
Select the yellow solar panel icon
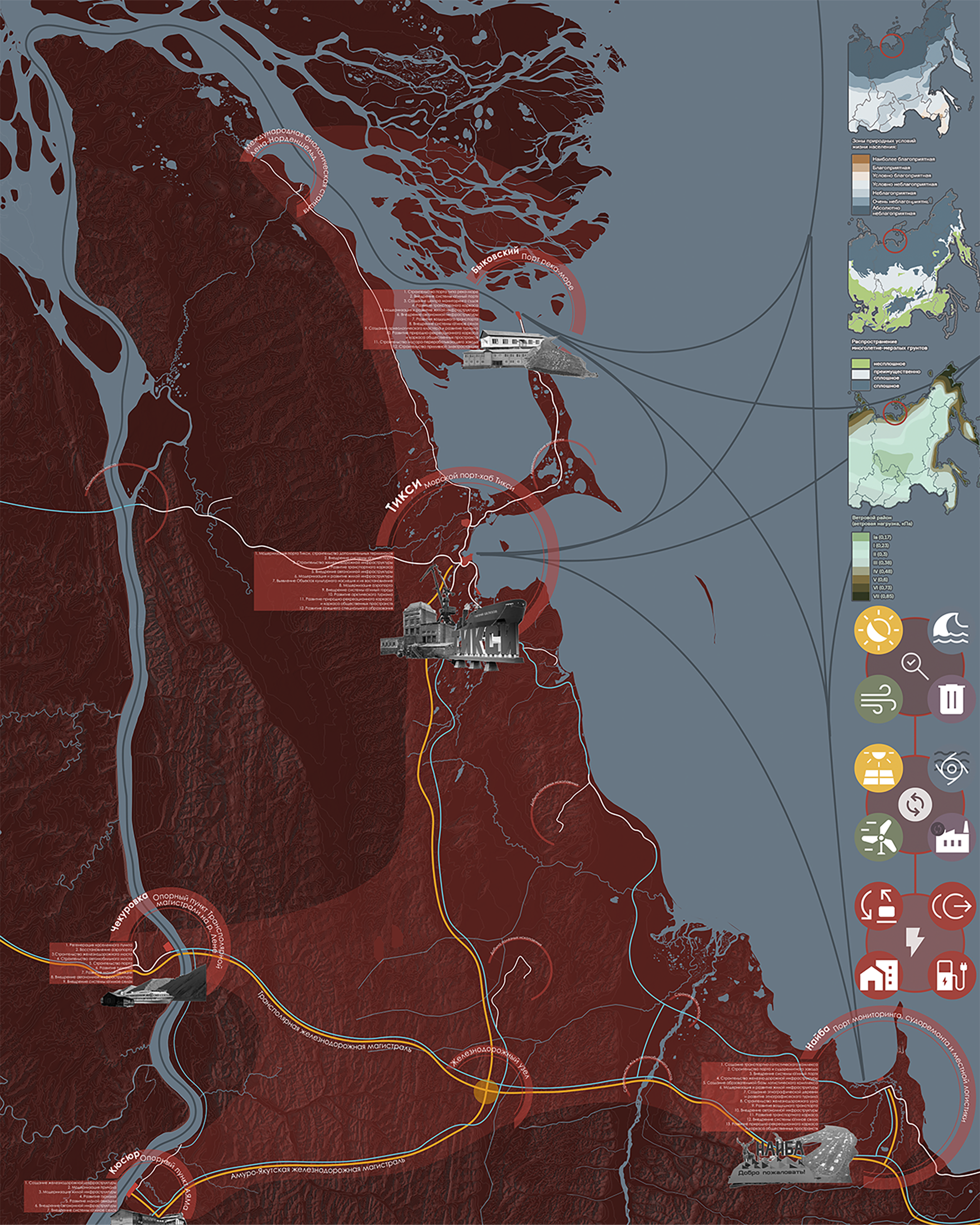pos(878,768)
